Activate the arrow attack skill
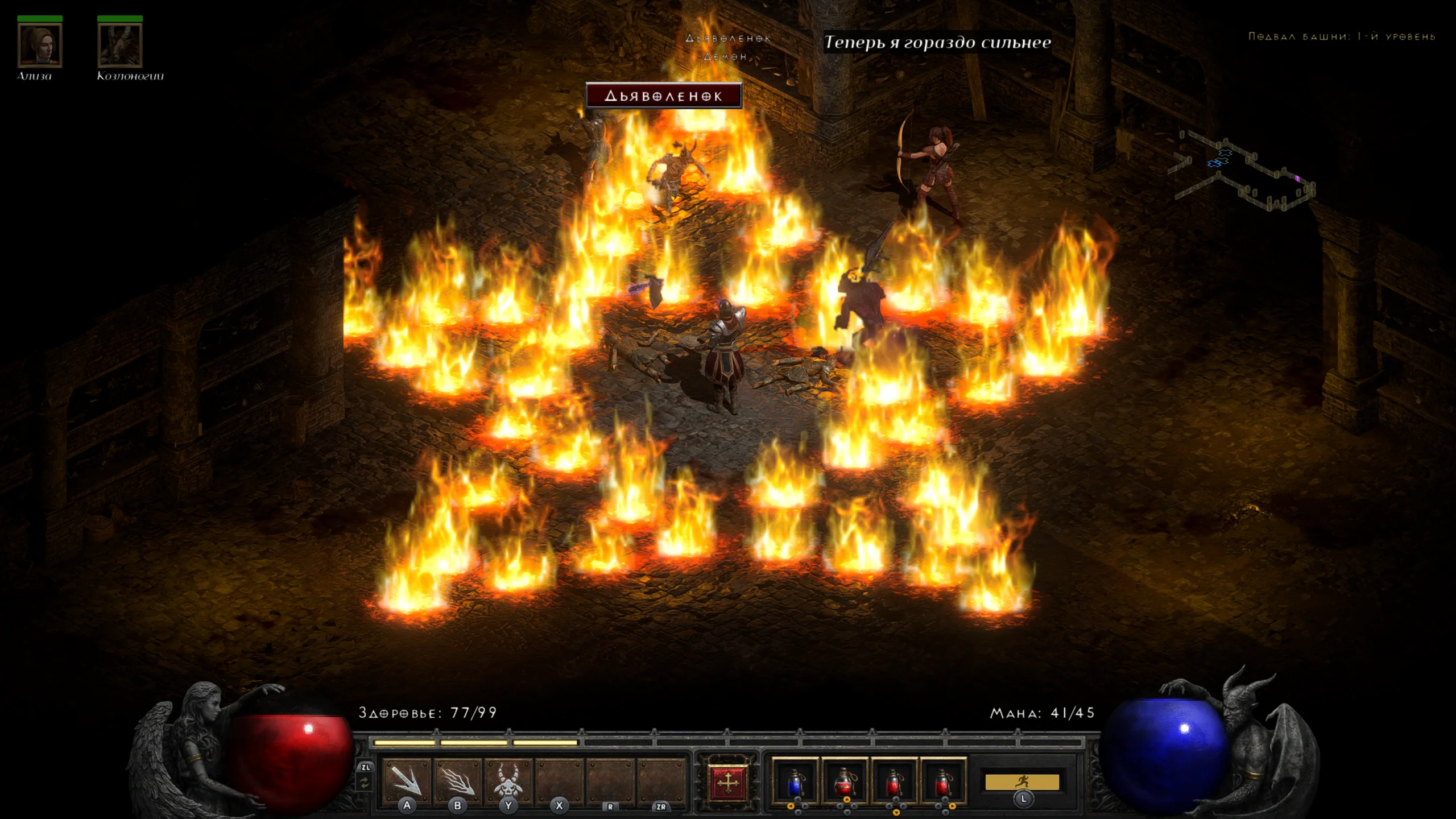The height and width of the screenshot is (819, 1456). (x=407, y=780)
